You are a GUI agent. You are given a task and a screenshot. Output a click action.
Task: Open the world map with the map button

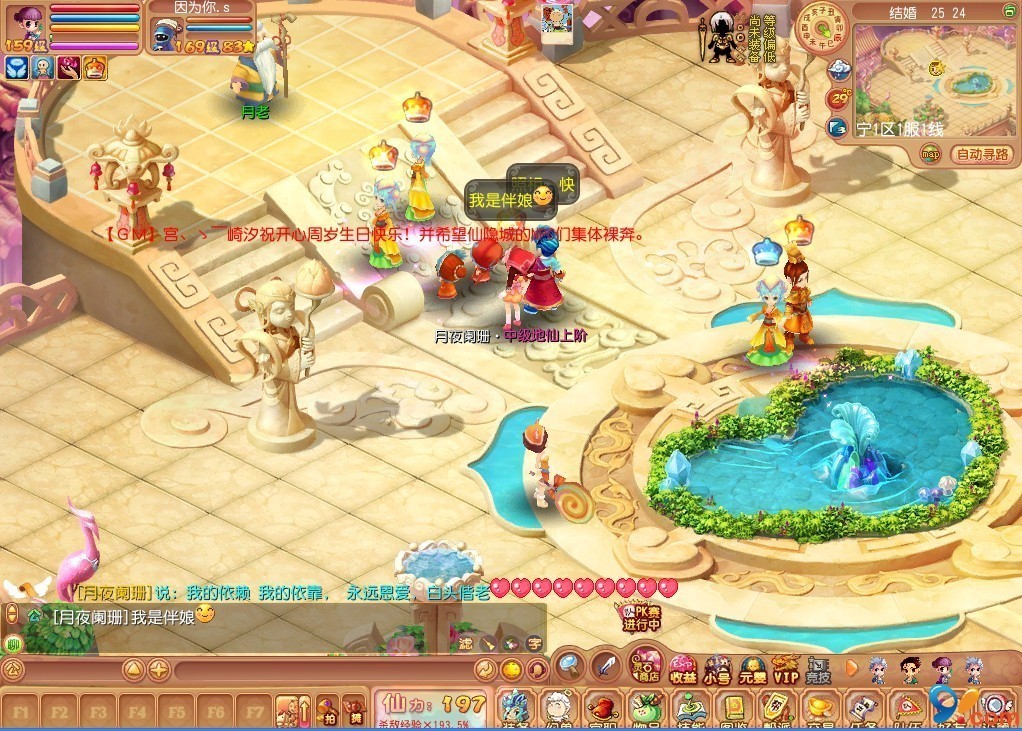point(931,154)
